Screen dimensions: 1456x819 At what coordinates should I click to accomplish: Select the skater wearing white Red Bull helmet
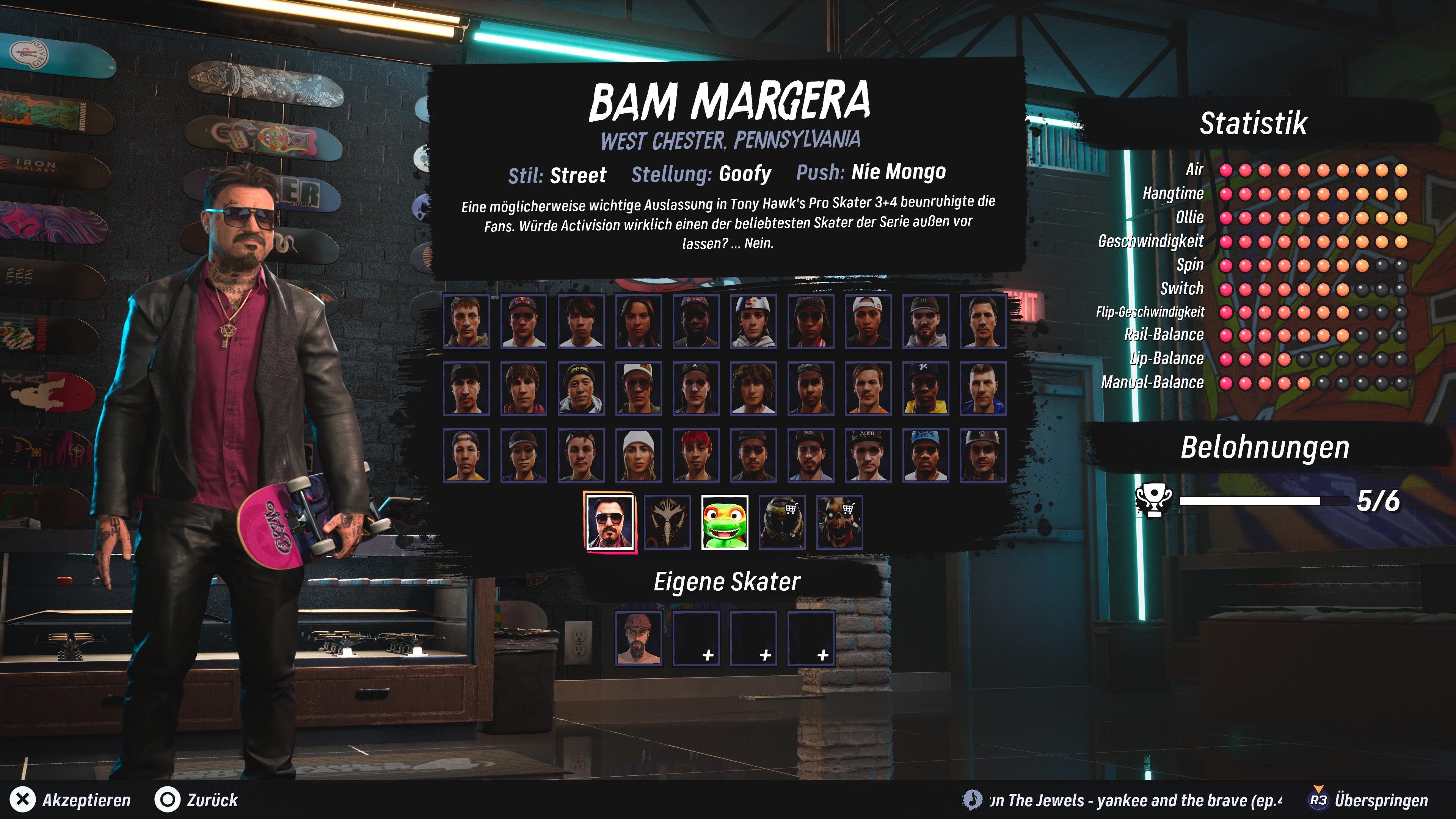[x=753, y=320]
